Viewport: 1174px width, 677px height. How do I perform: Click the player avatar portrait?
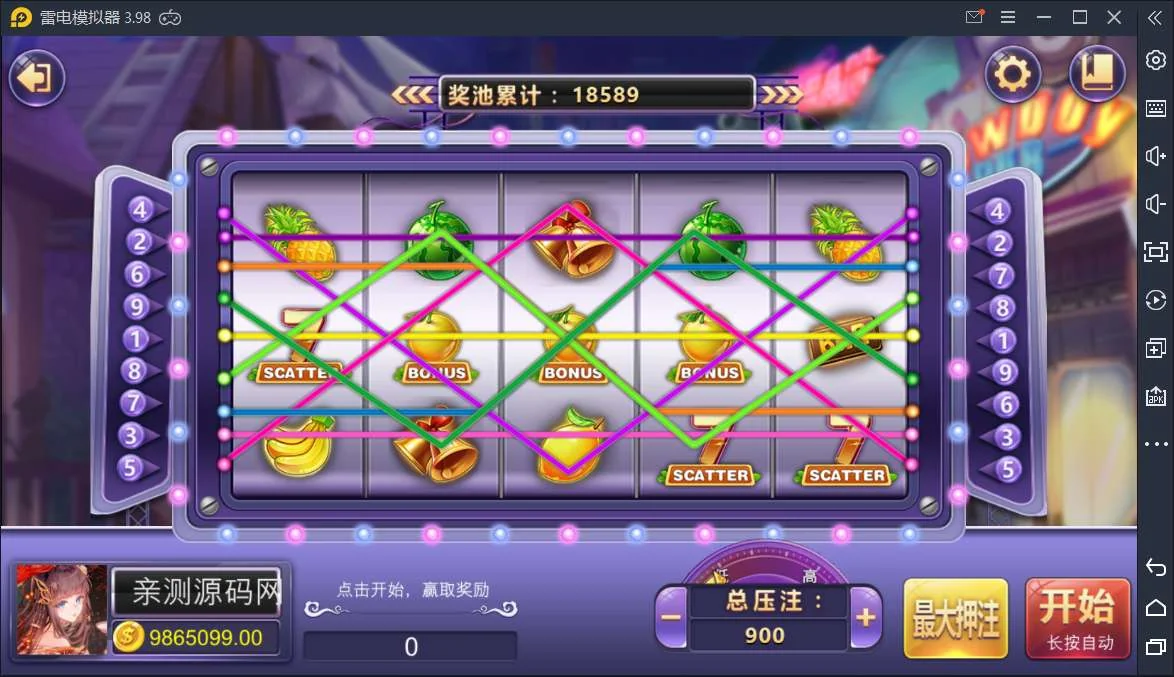point(62,609)
